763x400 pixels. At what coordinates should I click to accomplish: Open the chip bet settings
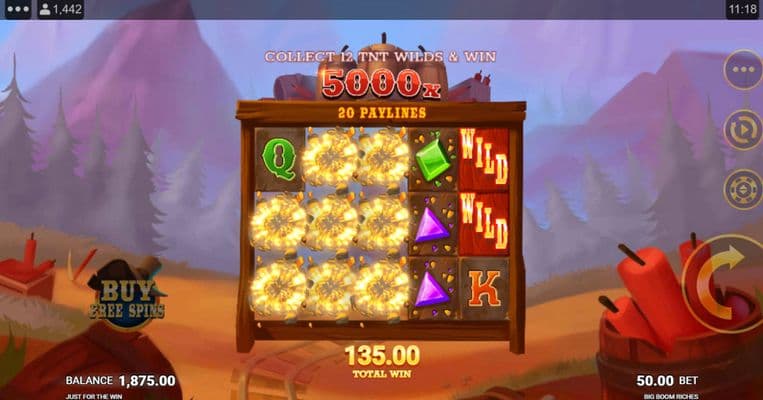point(742,188)
